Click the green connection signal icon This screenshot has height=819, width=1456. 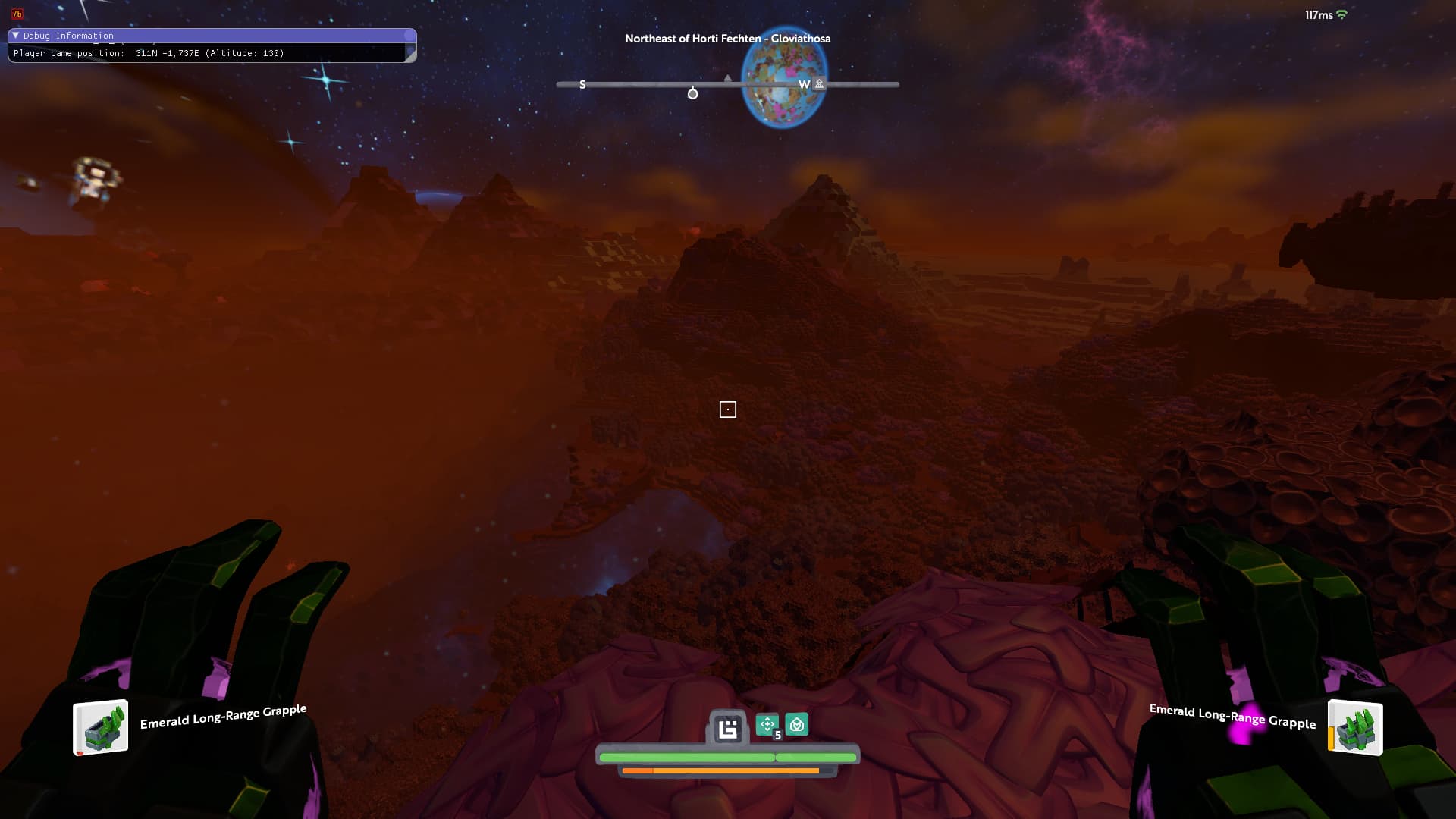(x=1341, y=14)
